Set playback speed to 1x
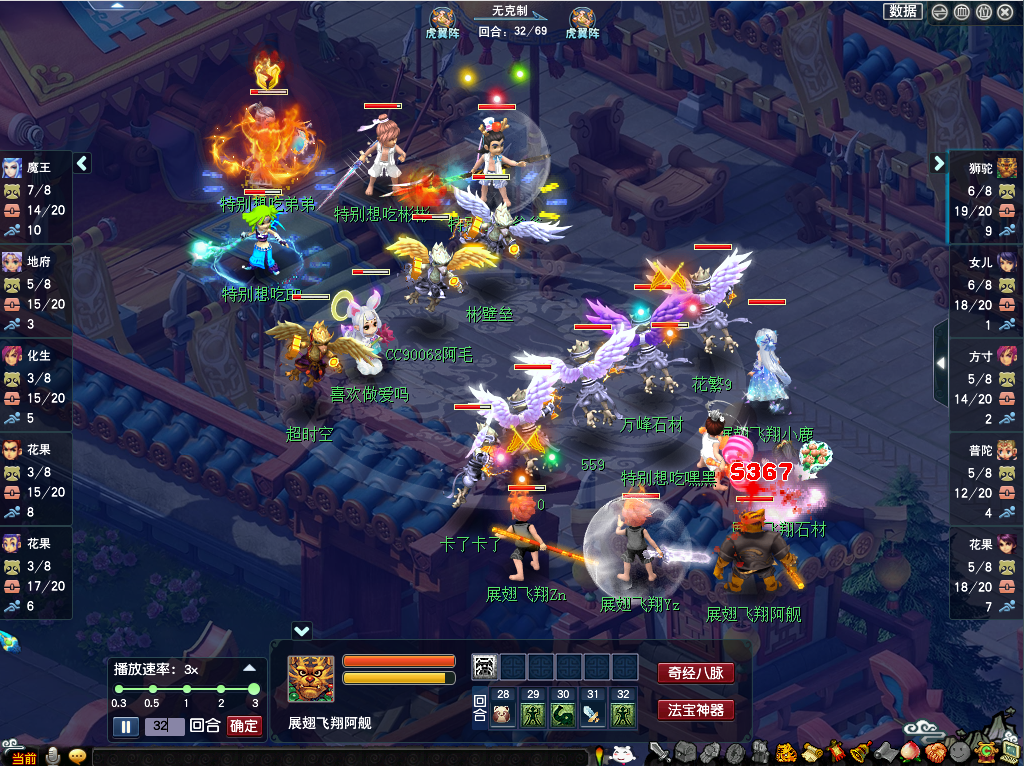 (x=186, y=689)
